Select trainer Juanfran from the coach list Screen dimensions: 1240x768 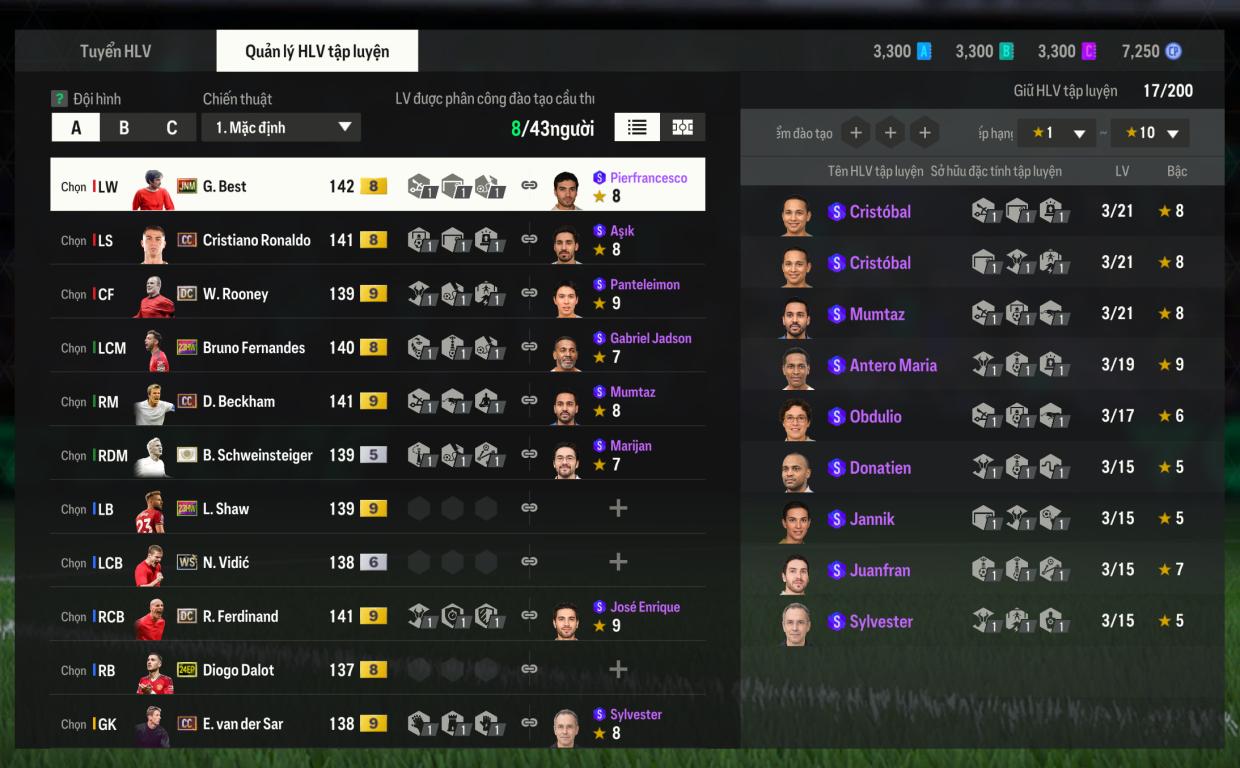tap(879, 570)
